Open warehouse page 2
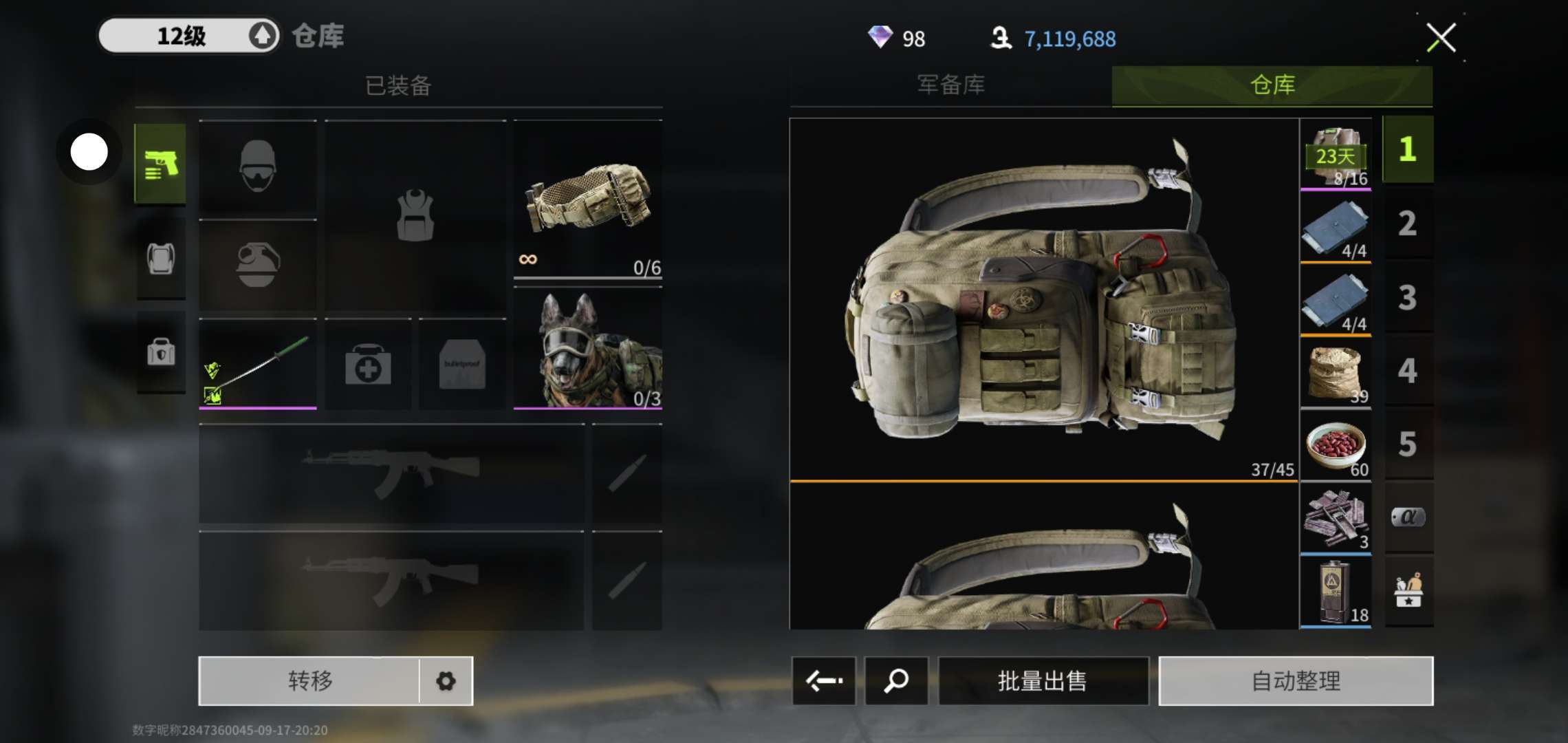The image size is (1568, 743). pyautogui.click(x=1407, y=224)
